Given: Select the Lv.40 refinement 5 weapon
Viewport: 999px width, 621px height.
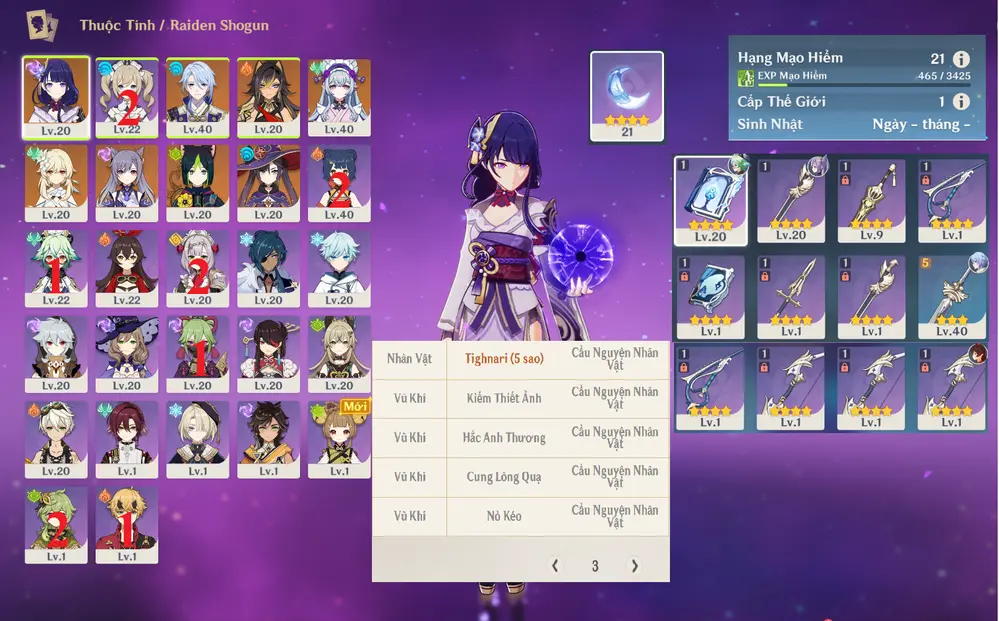Looking at the screenshot, I should (951, 297).
